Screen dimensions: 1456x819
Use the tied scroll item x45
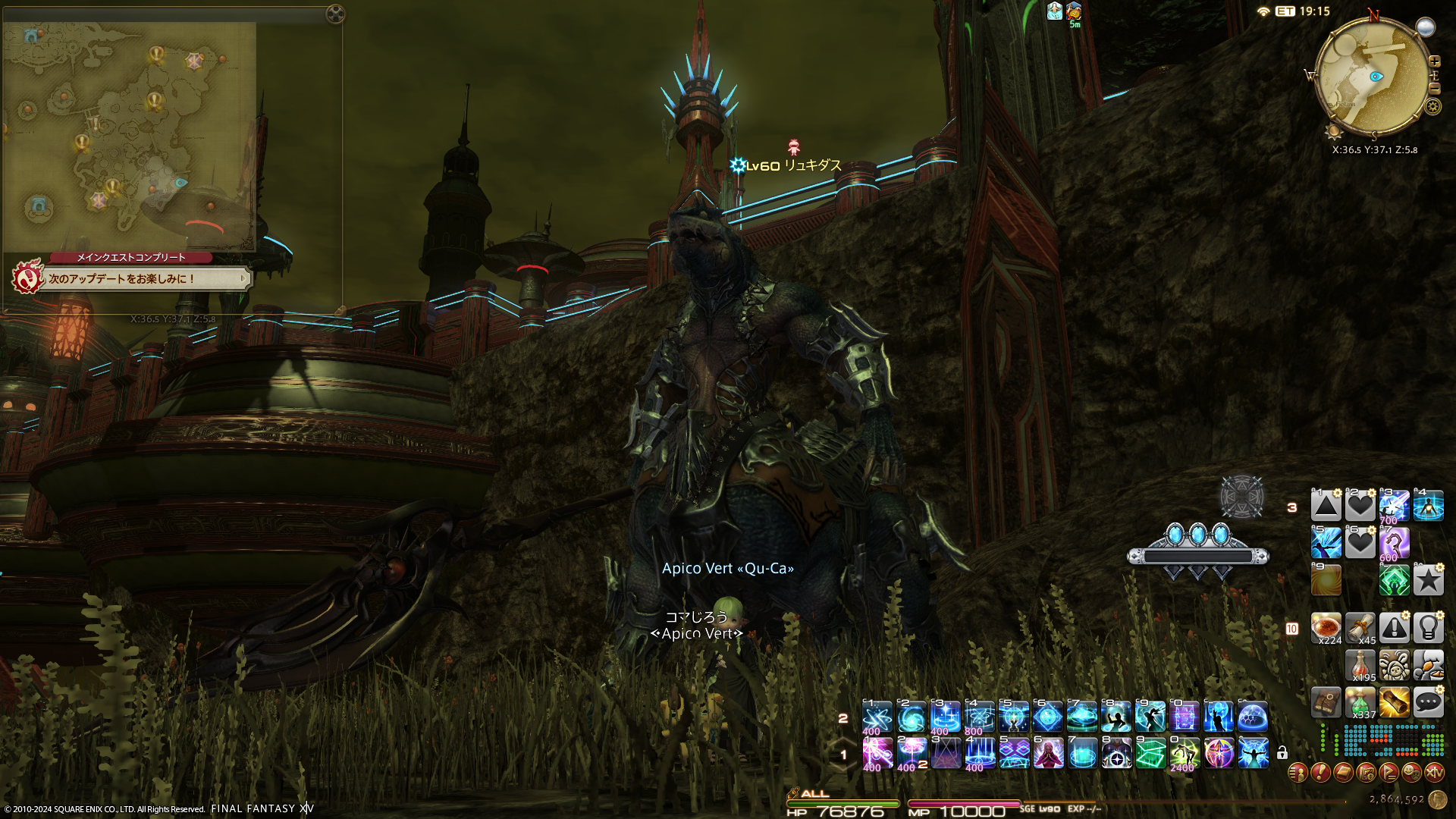click(1360, 628)
